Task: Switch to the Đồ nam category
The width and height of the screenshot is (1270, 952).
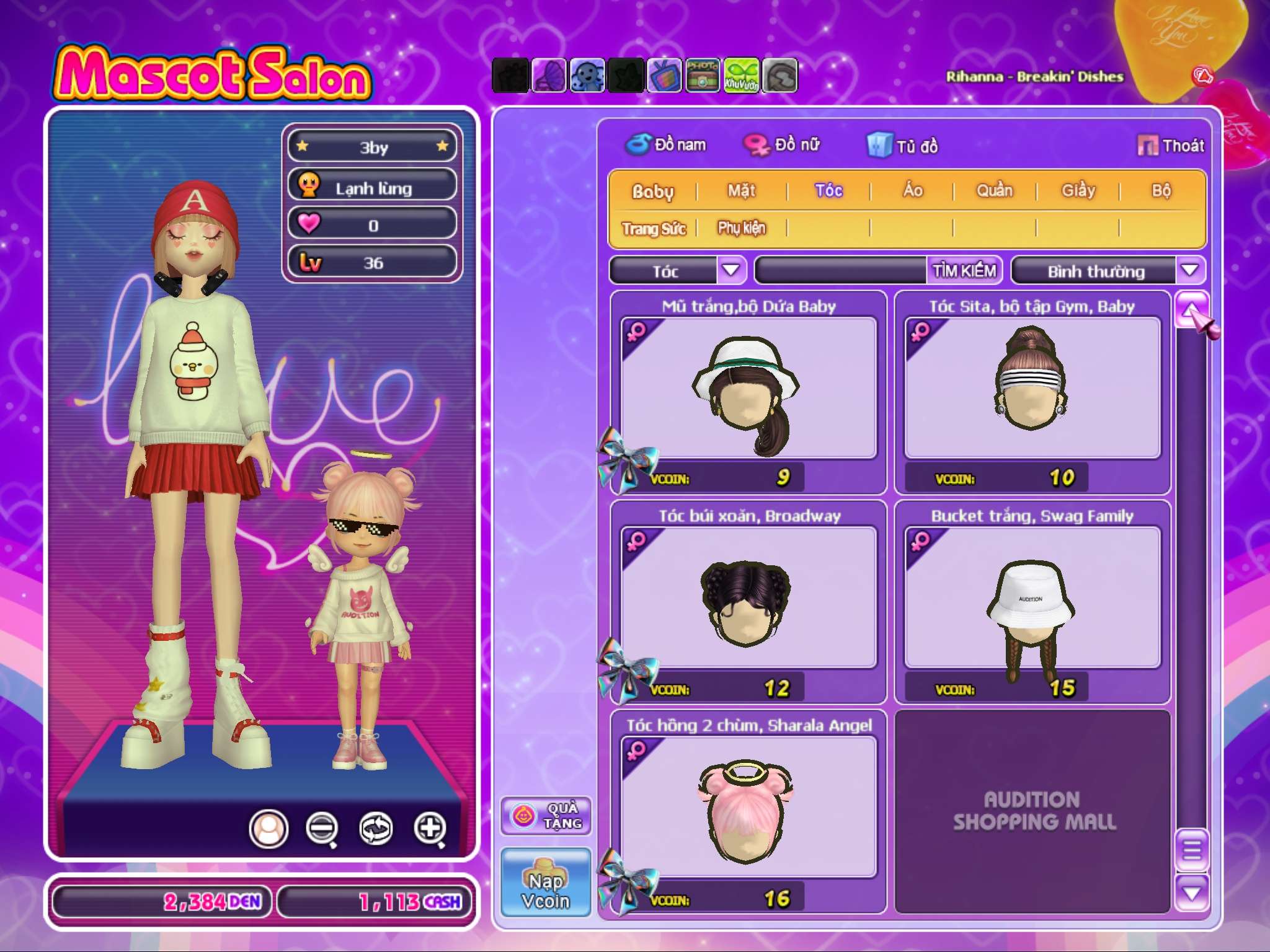Action: (x=666, y=145)
